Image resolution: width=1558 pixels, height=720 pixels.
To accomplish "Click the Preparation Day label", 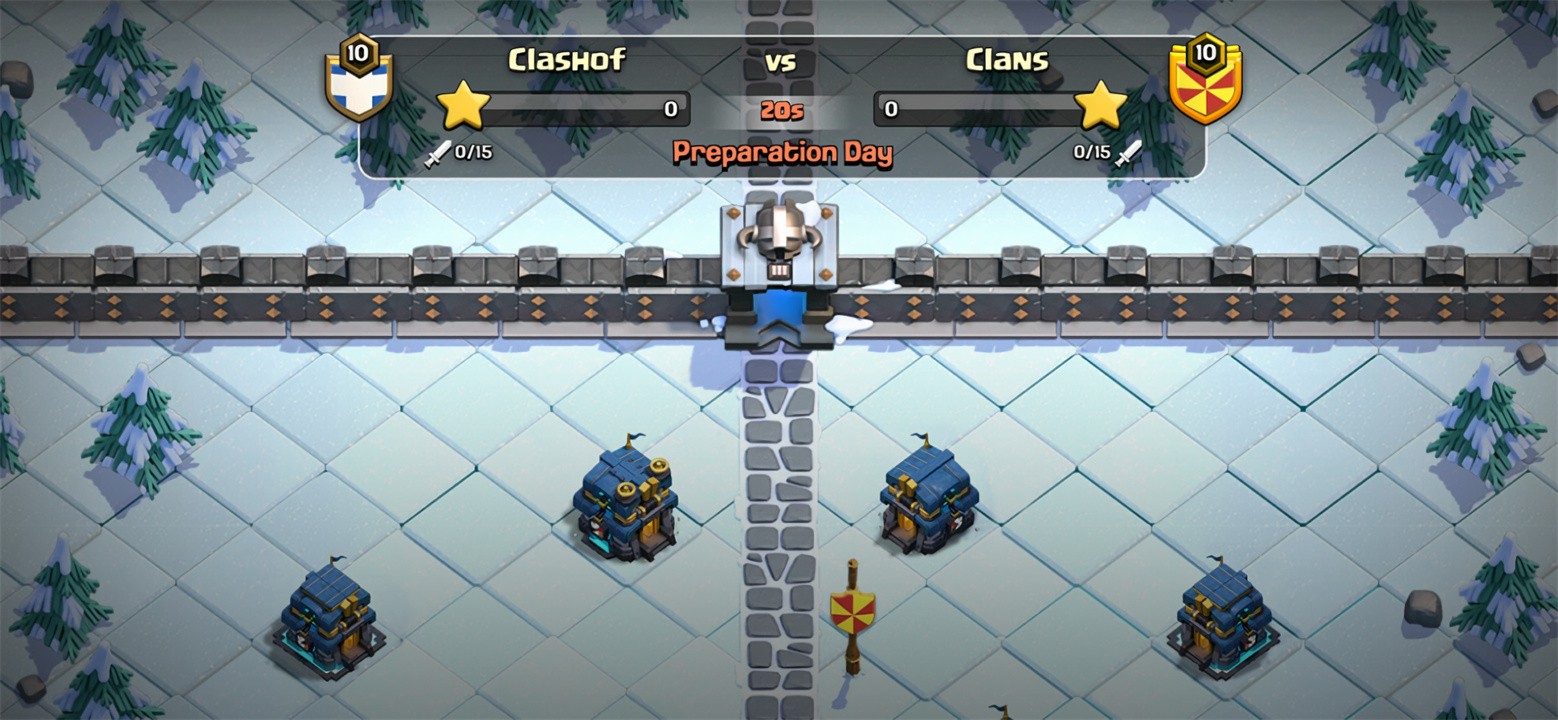I will [x=782, y=154].
